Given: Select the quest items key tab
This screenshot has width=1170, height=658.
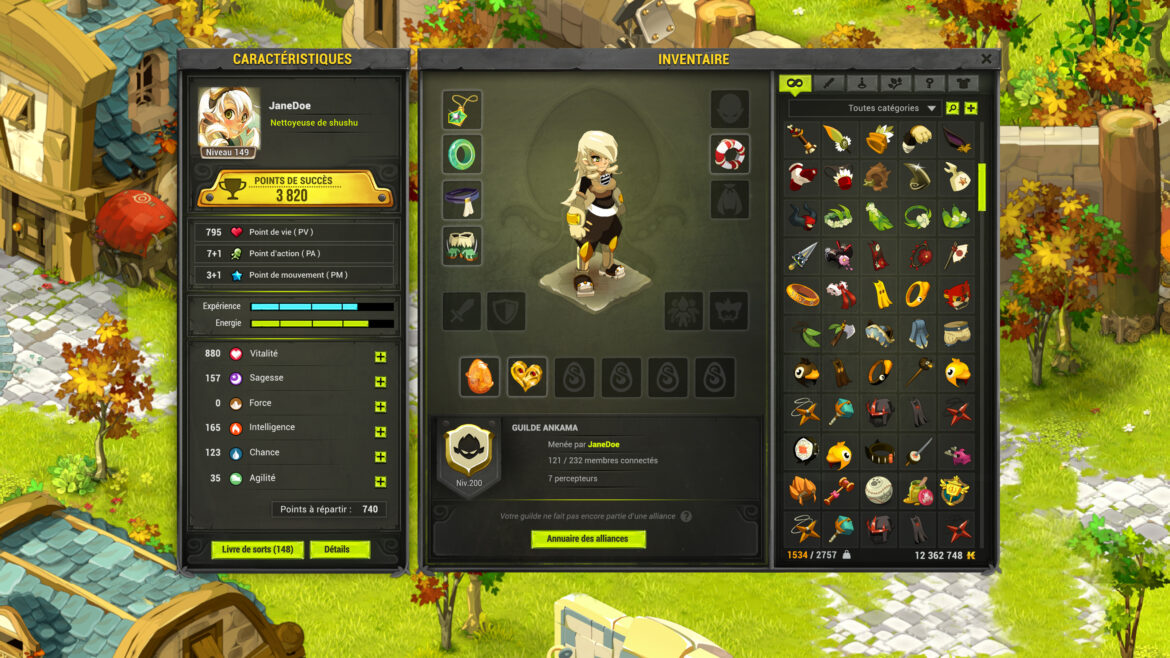Looking at the screenshot, I should (929, 84).
